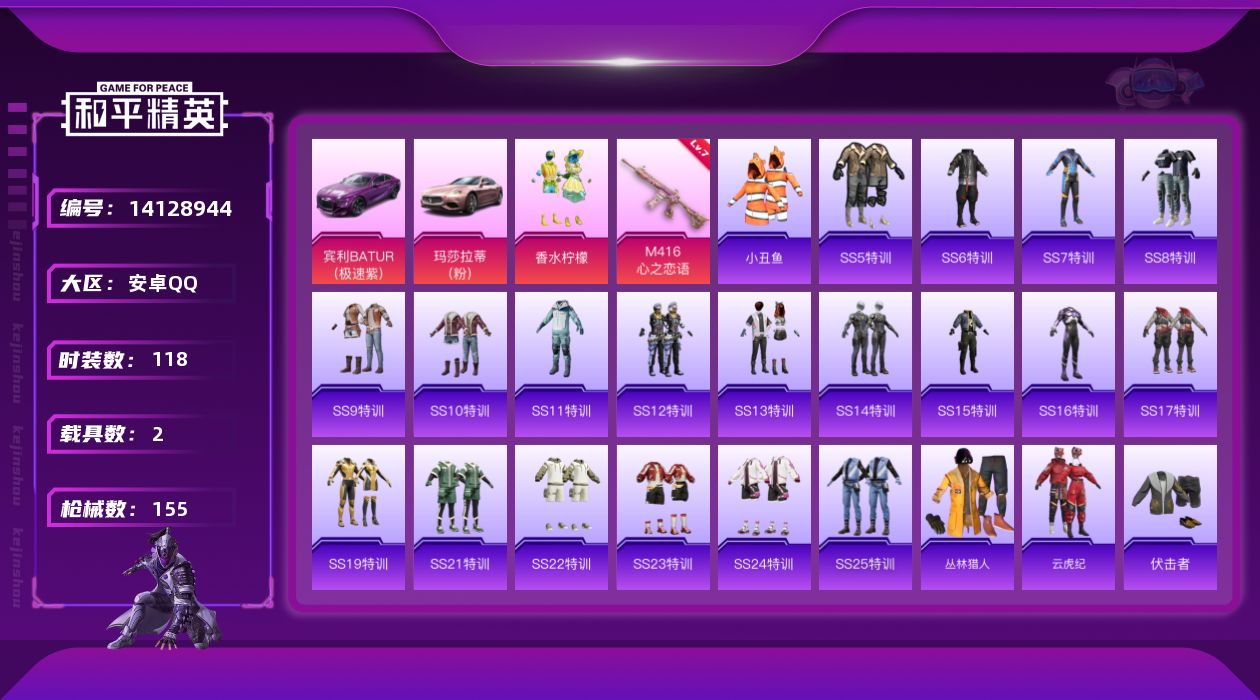Viewport: 1260px width, 700px height.
Task: Choose the 玛莎拉蒂 pink car tile
Action: (x=460, y=211)
